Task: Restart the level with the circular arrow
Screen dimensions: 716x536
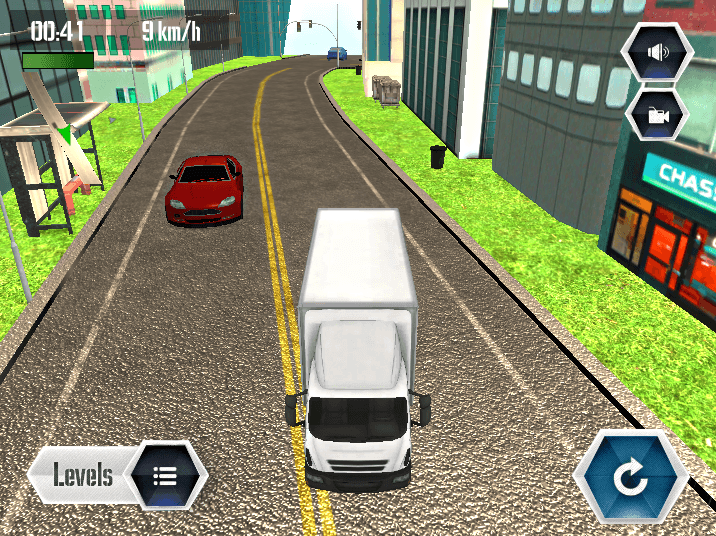Action: (x=631, y=478)
